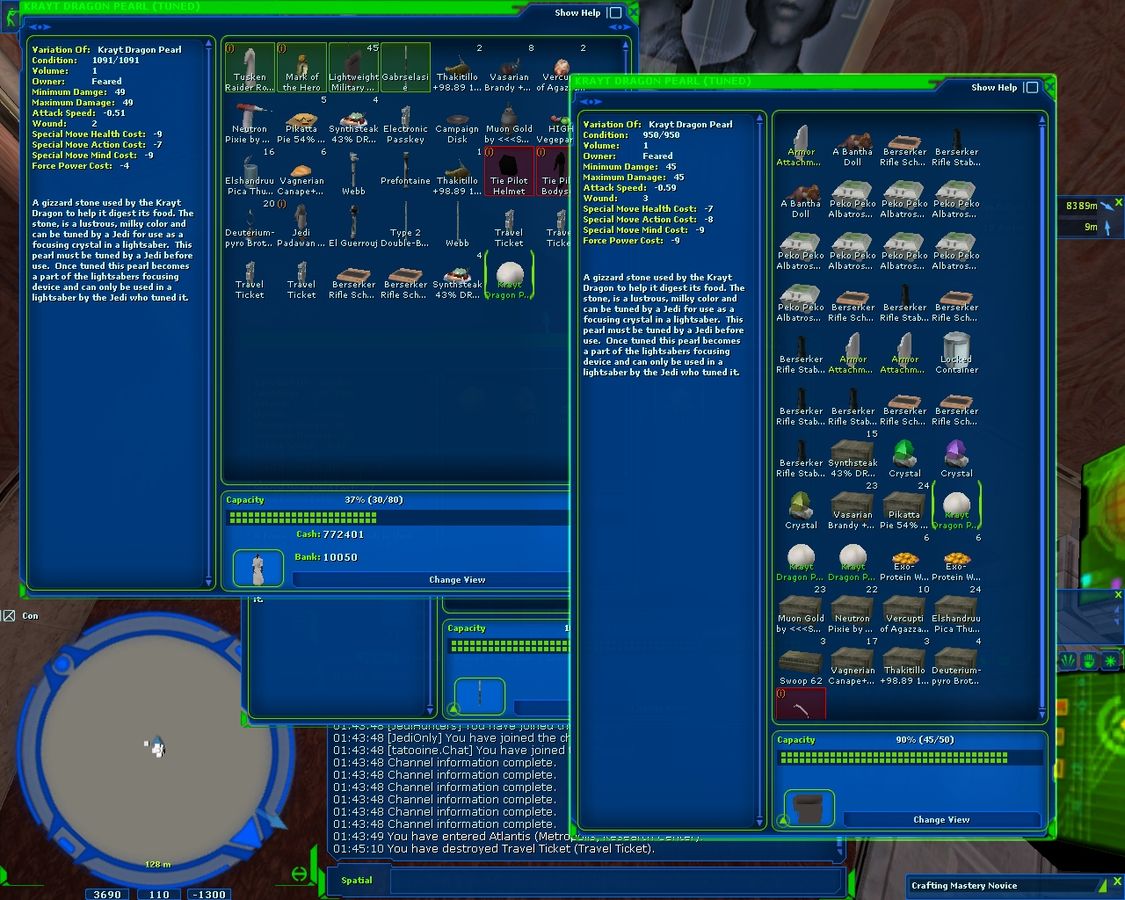Choose the El Guerrouj item
The height and width of the screenshot is (900, 1125).
pyautogui.click(x=354, y=223)
